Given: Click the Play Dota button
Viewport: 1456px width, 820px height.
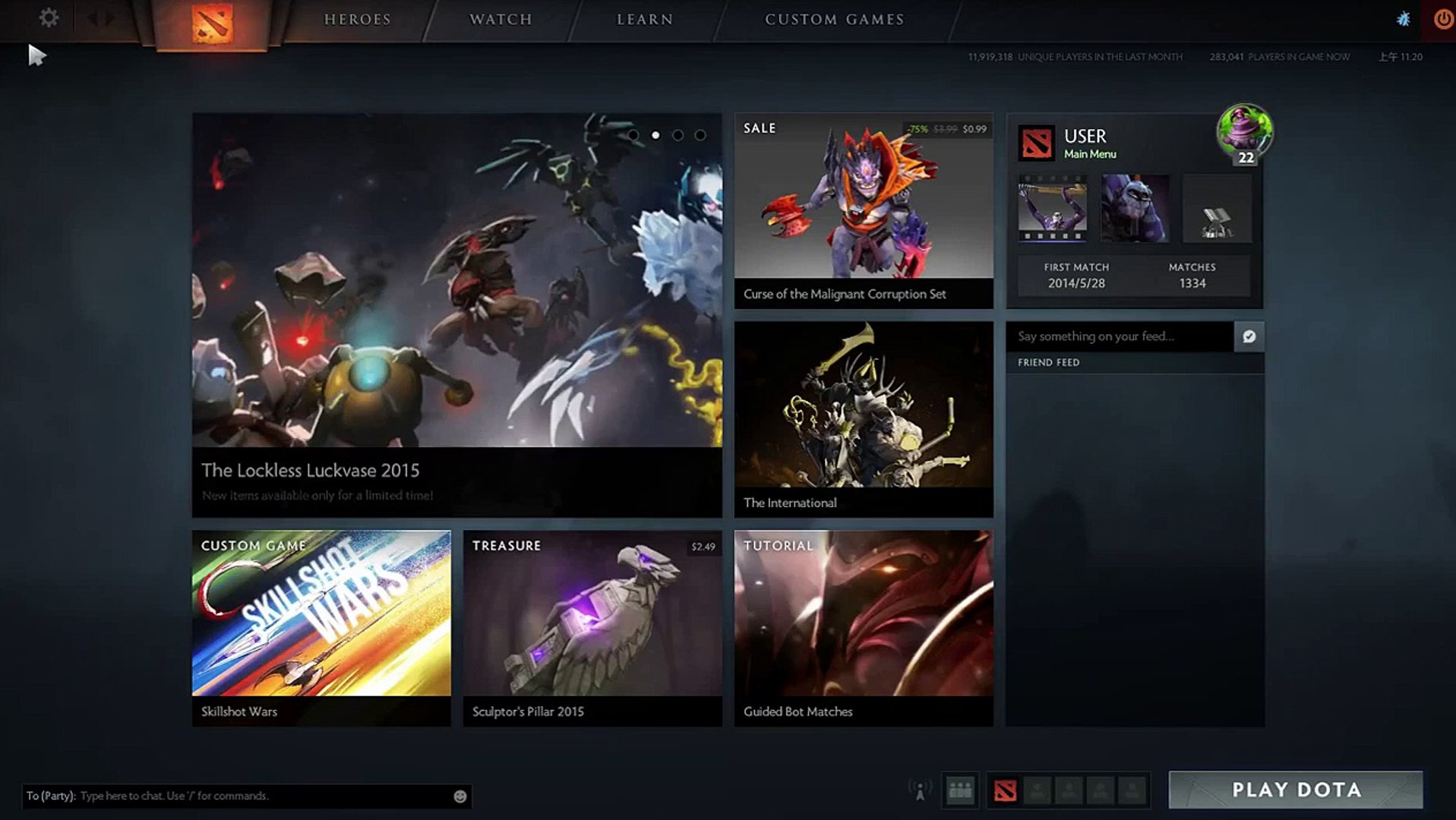Looking at the screenshot, I should pos(1296,790).
